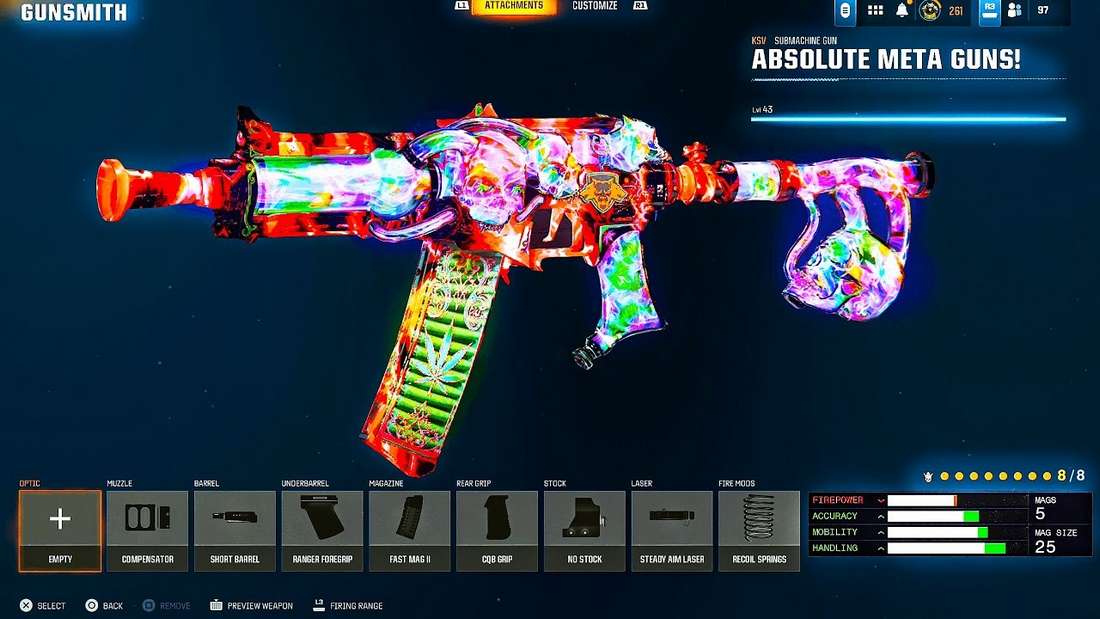Open the Fast Mag II magazine slot
The width and height of the screenshot is (1100, 619).
409,530
